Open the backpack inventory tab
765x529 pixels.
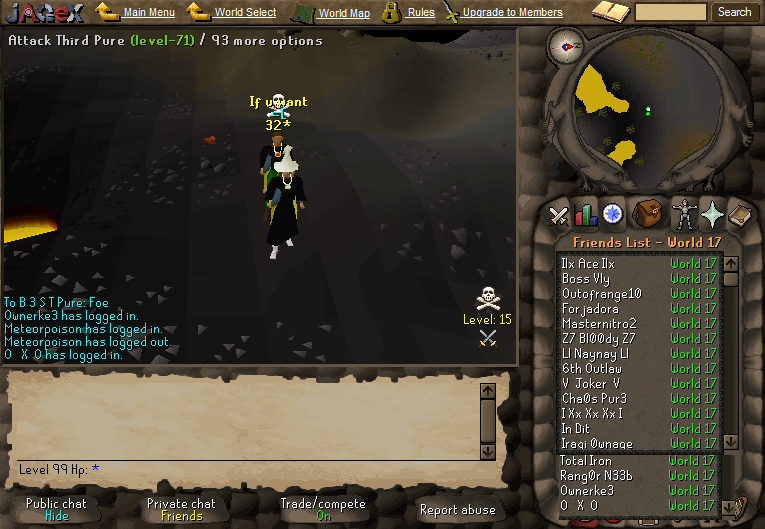point(648,213)
